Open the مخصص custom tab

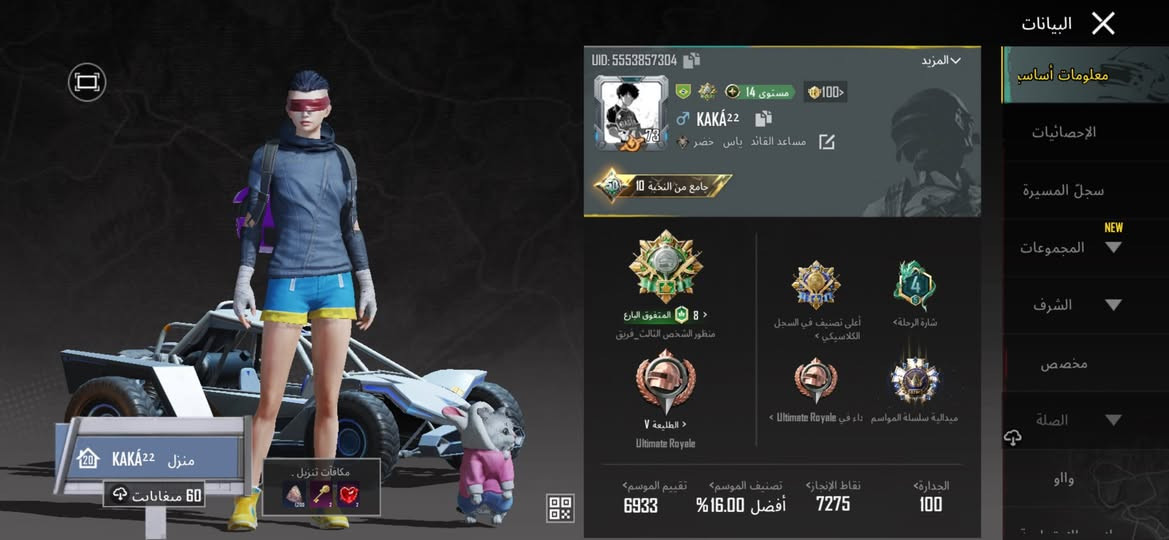coord(1063,363)
